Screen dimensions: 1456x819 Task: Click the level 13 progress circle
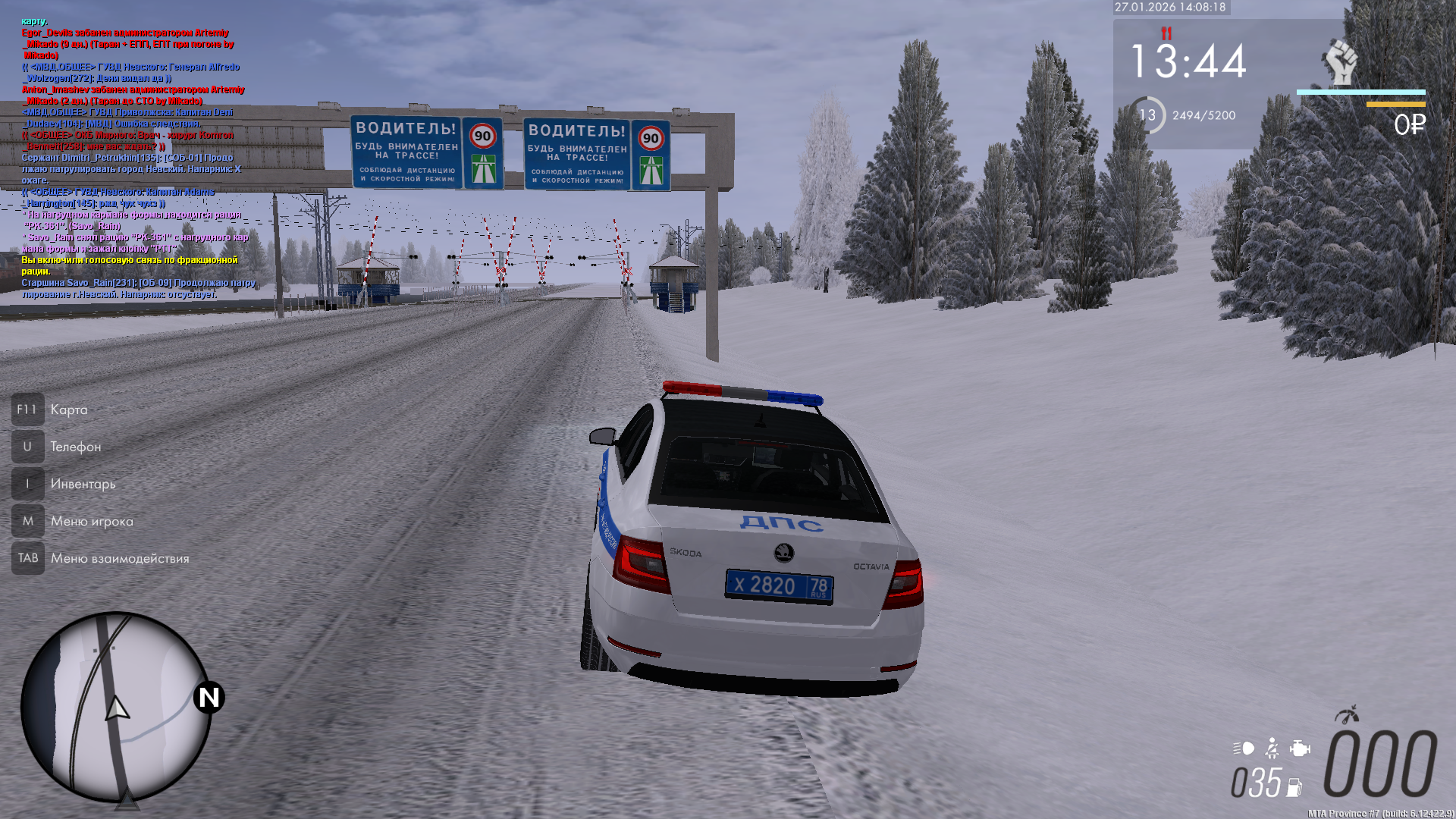click(x=1147, y=115)
